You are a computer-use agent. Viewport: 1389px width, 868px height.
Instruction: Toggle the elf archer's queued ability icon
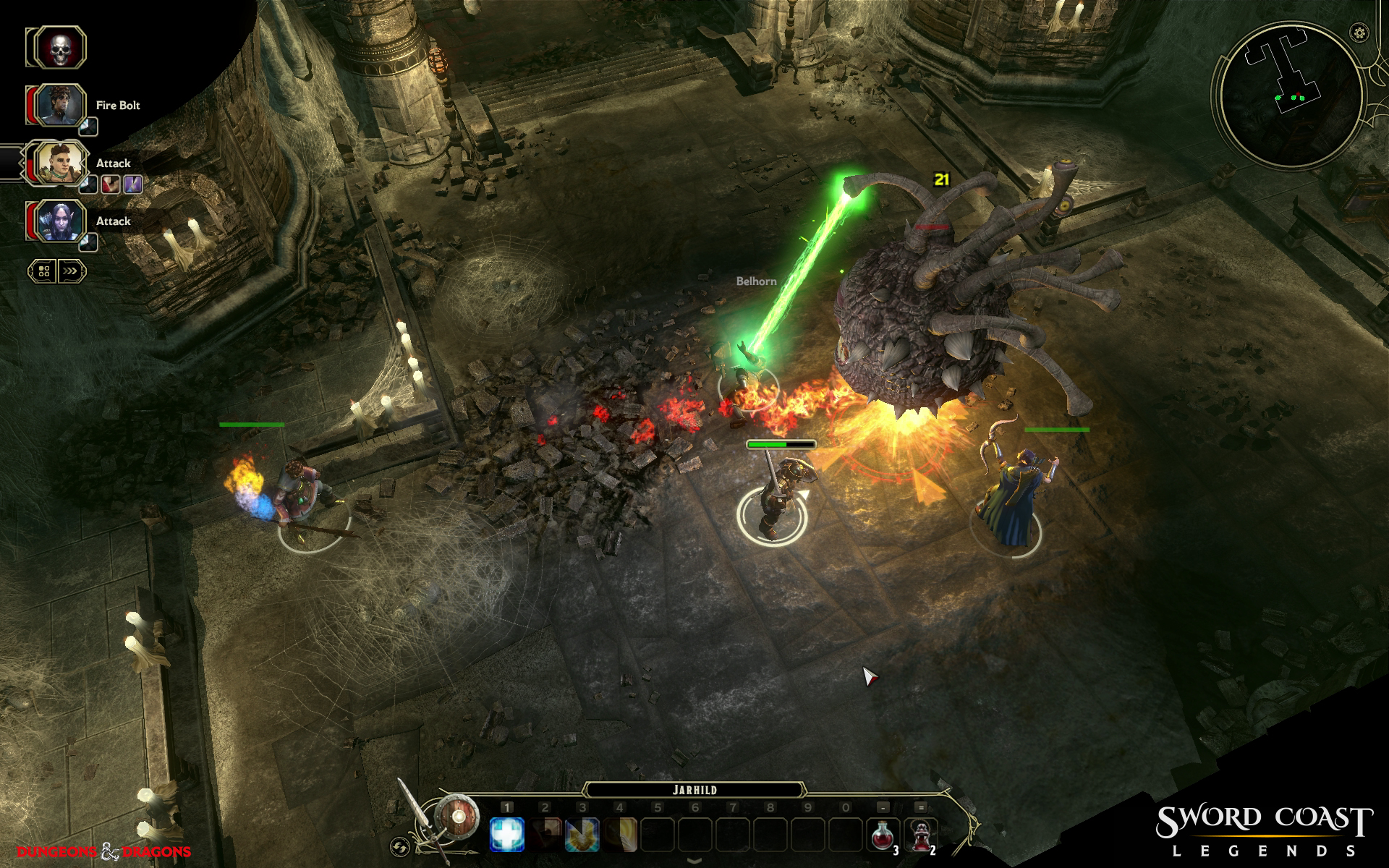click(88, 242)
